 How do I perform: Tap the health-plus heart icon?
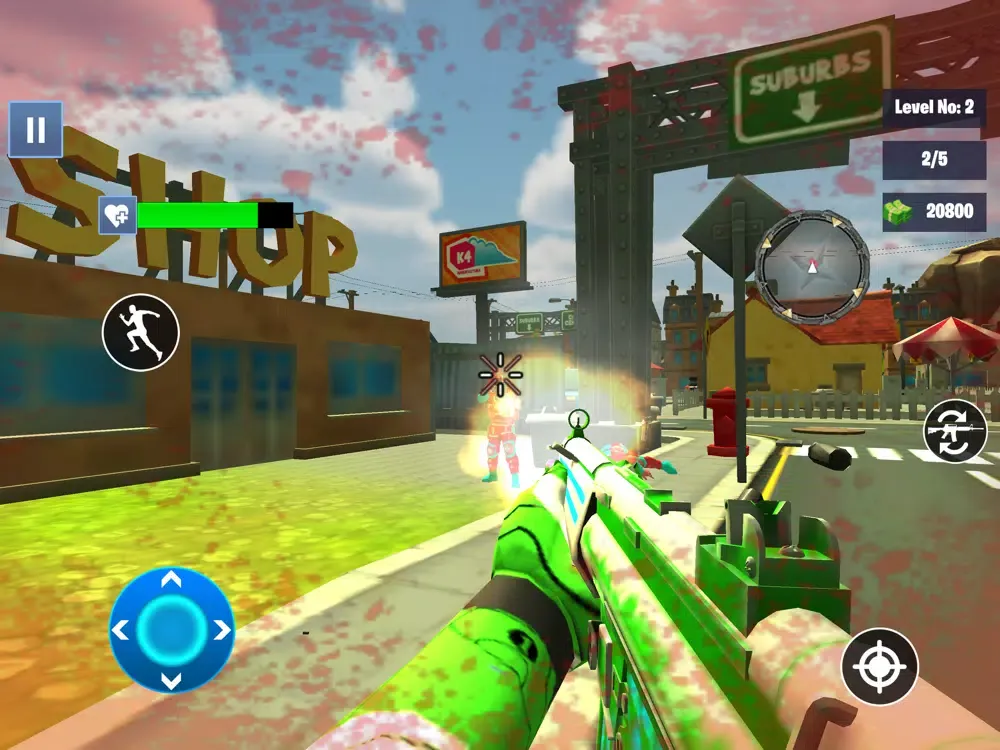(x=117, y=215)
